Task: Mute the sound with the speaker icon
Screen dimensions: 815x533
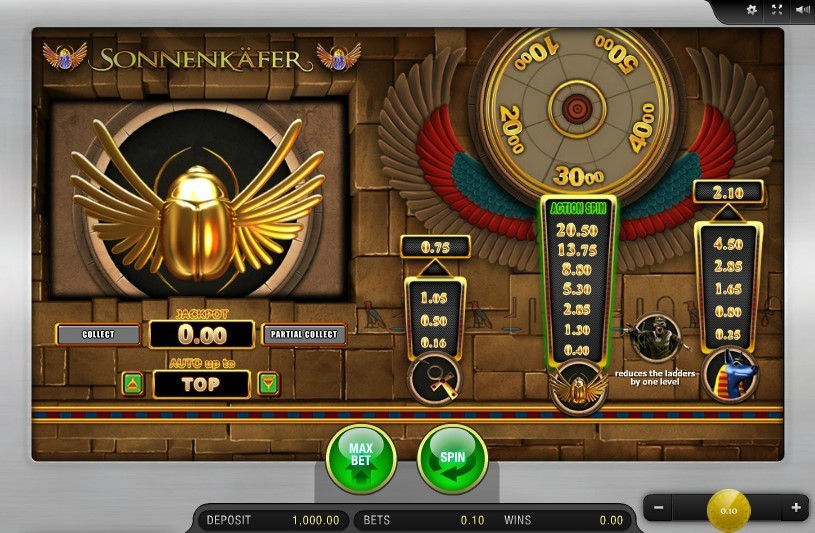Action: [802, 10]
